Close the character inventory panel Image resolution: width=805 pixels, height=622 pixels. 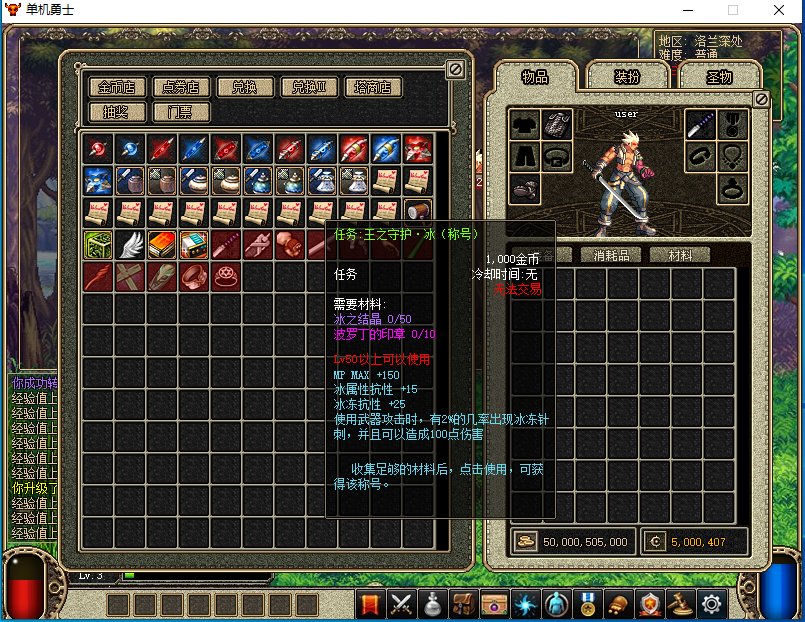(x=761, y=99)
